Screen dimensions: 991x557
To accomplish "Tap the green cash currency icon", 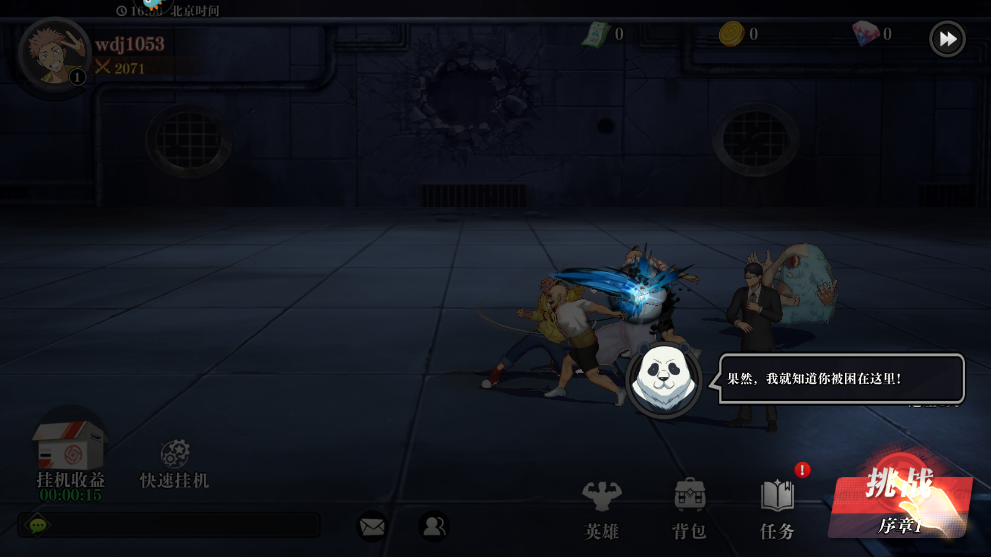I will click(597, 34).
